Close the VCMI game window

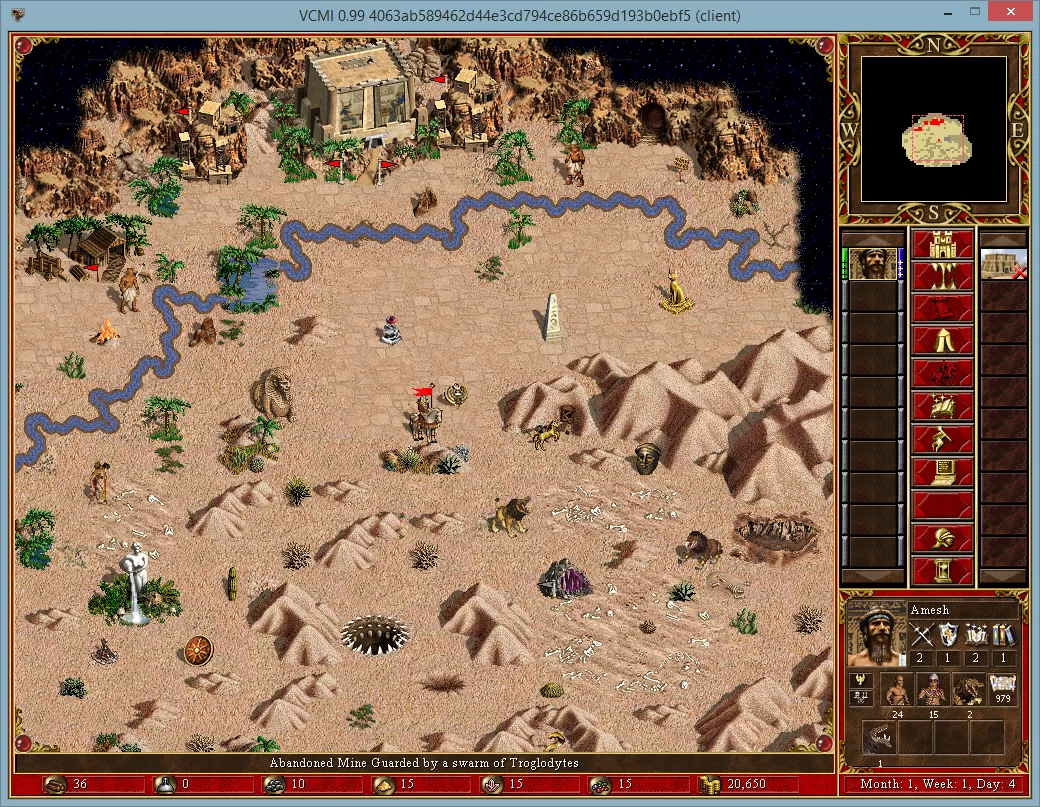[x=1015, y=15]
